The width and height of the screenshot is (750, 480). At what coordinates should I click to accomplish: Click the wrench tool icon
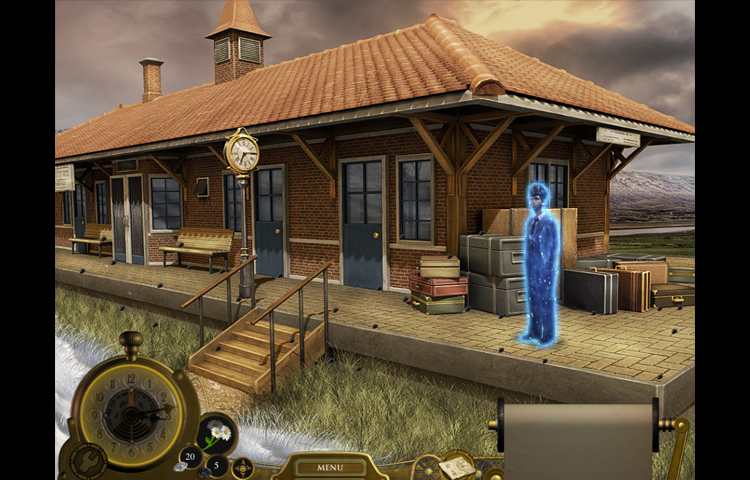point(85,462)
